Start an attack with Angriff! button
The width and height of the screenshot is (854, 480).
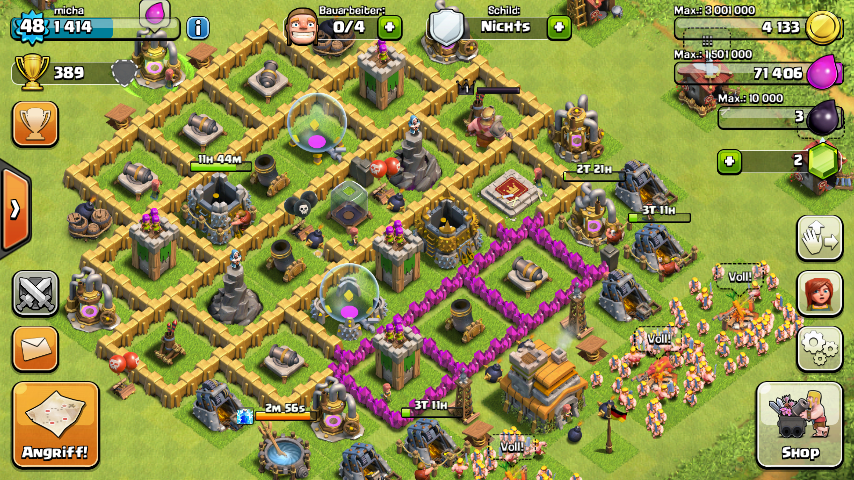click(x=56, y=424)
